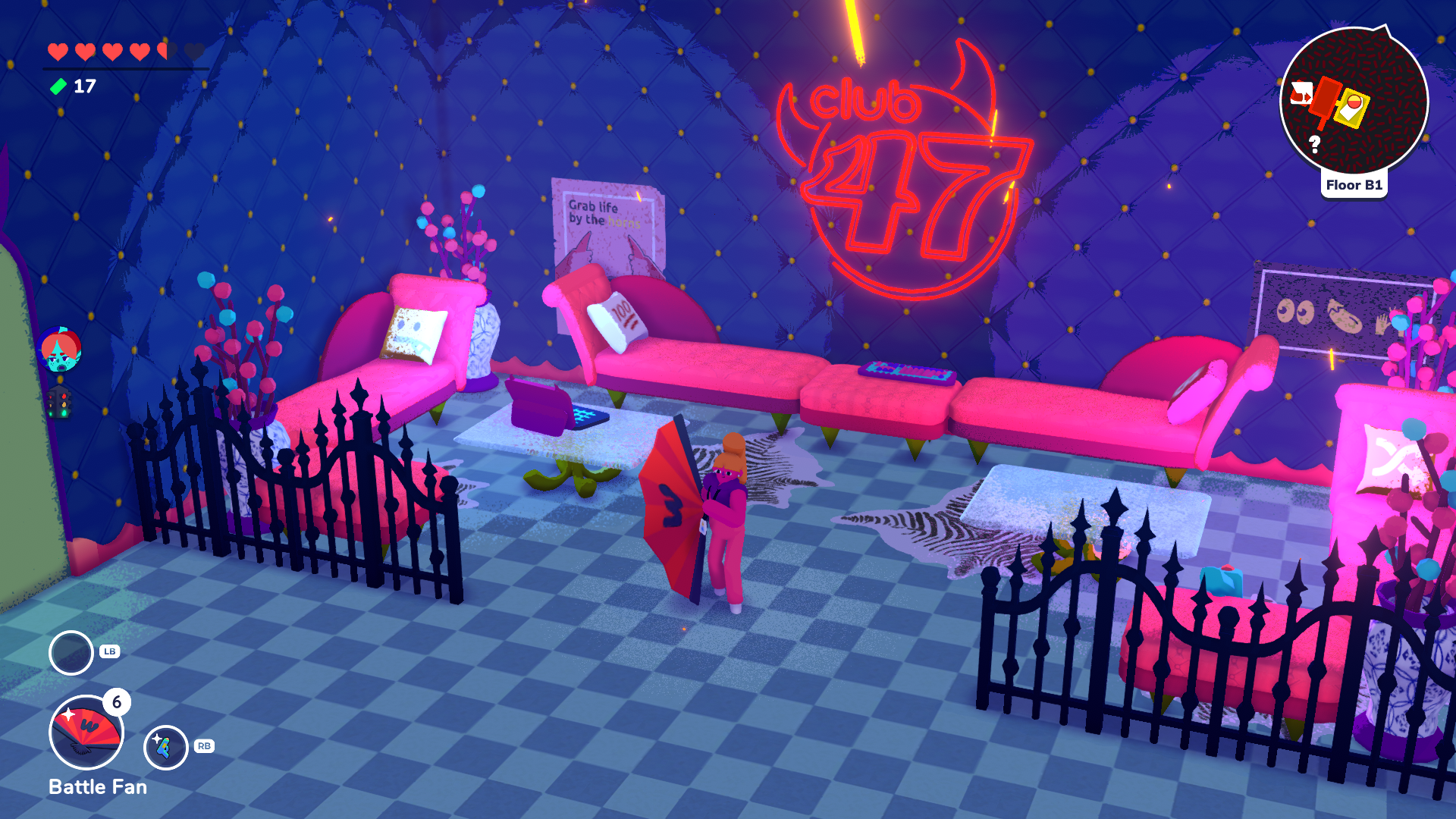Click the yellow room marker on the minimap
Screen dimensions: 1456x819
pos(1353,108)
